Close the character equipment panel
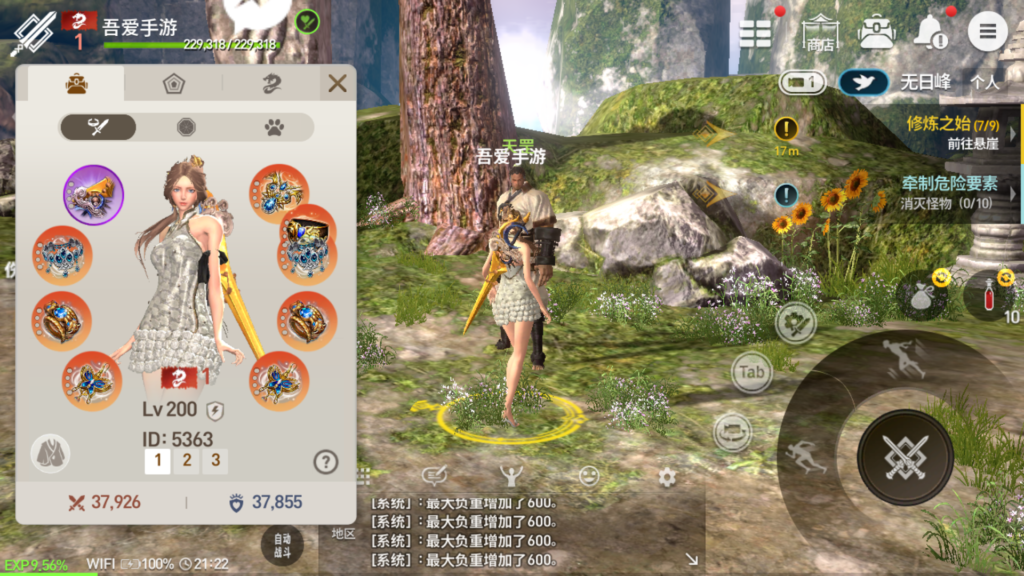The height and width of the screenshot is (576, 1024). click(337, 84)
